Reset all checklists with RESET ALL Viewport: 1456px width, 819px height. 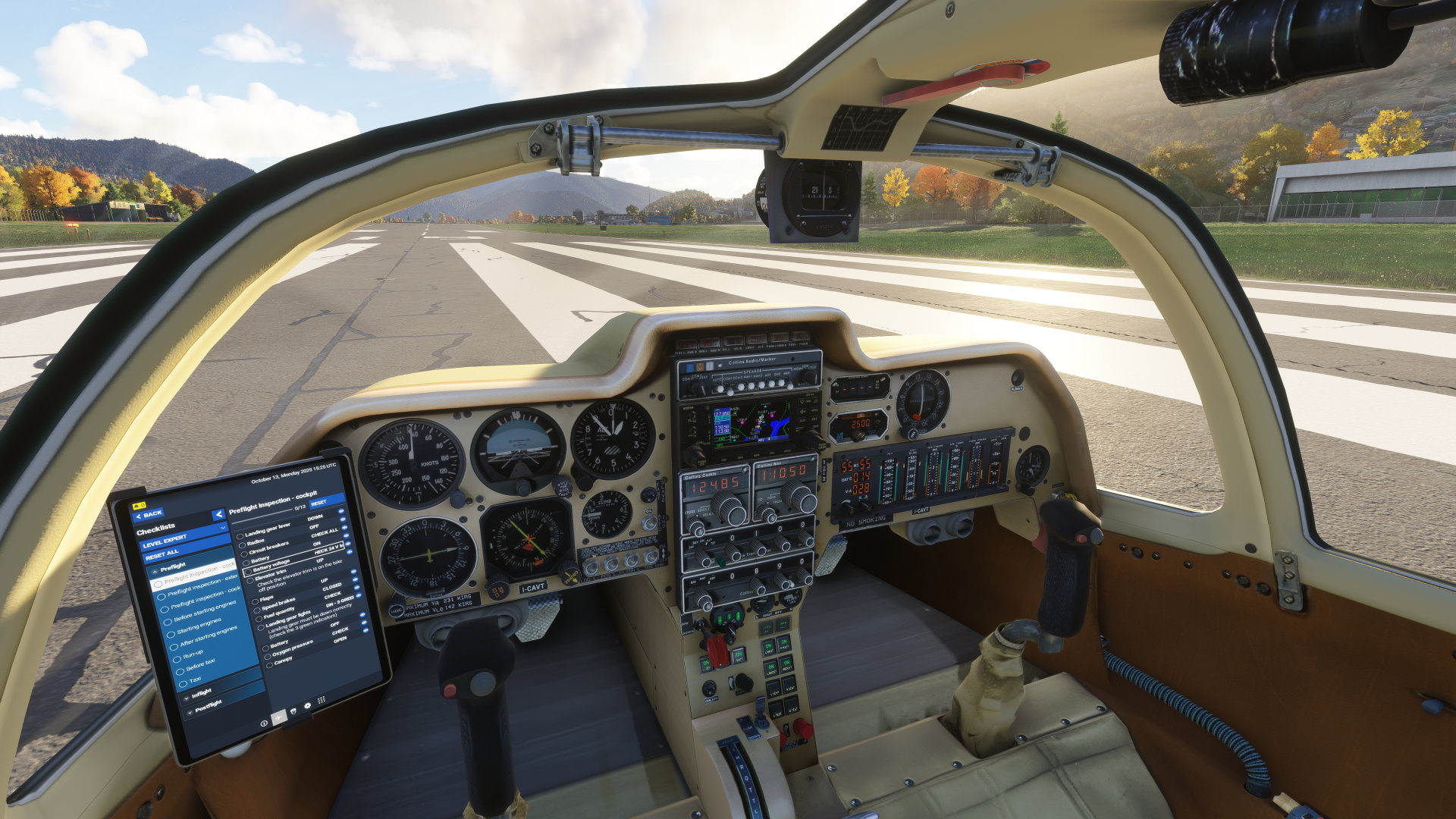(162, 553)
